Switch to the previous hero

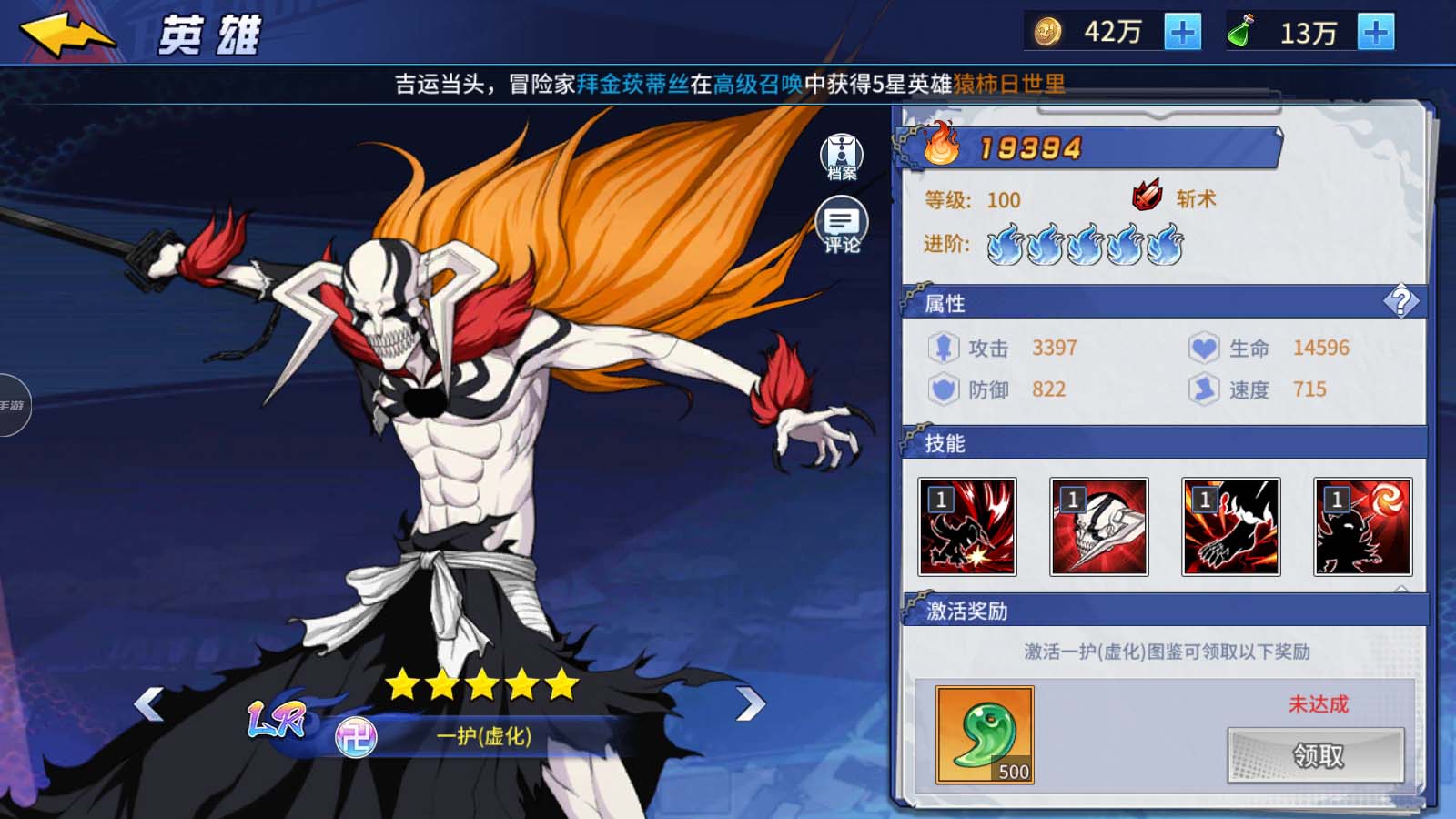pyautogui.click(x=148, y=703)
